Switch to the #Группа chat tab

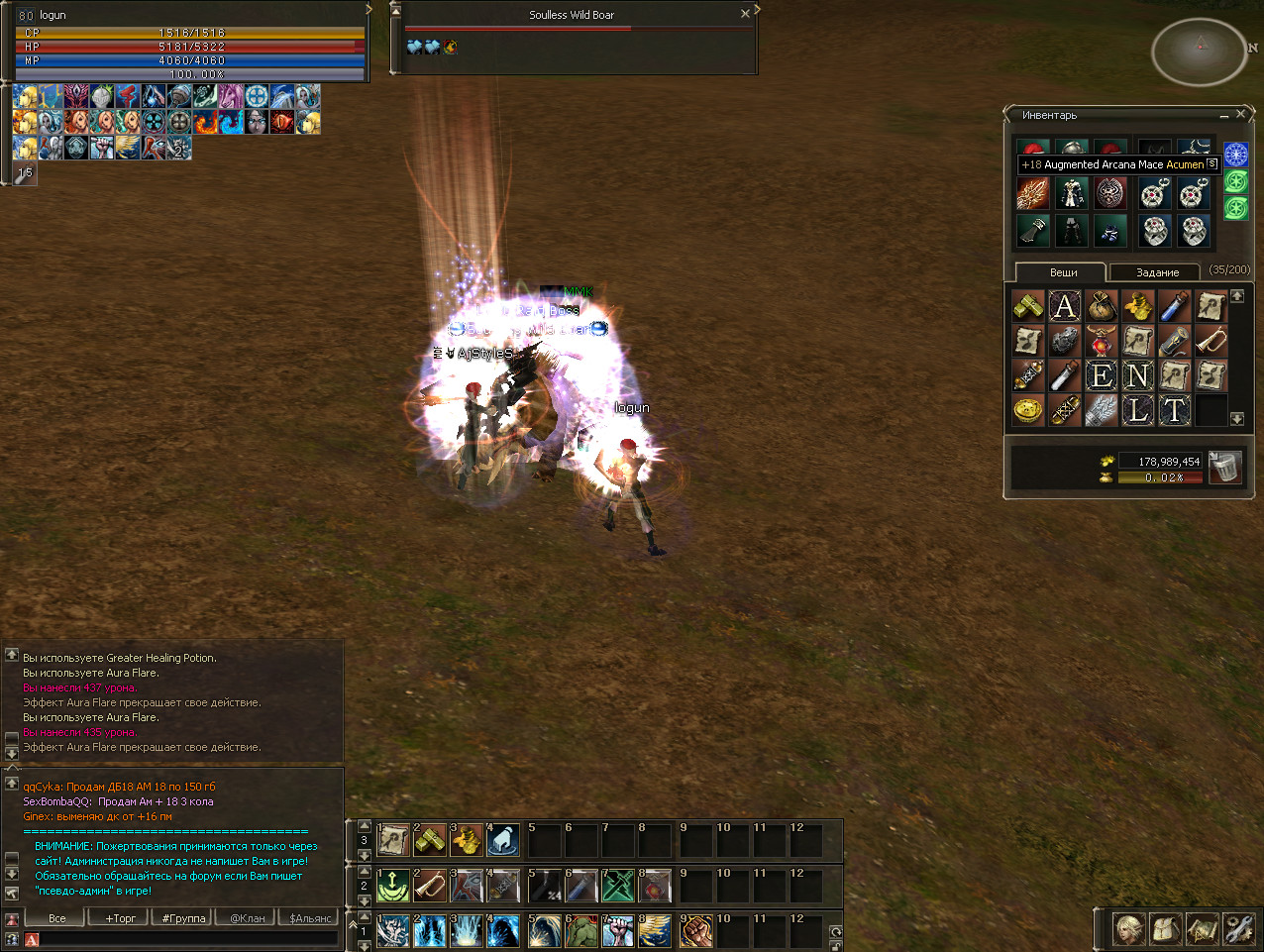pos(184,918)
